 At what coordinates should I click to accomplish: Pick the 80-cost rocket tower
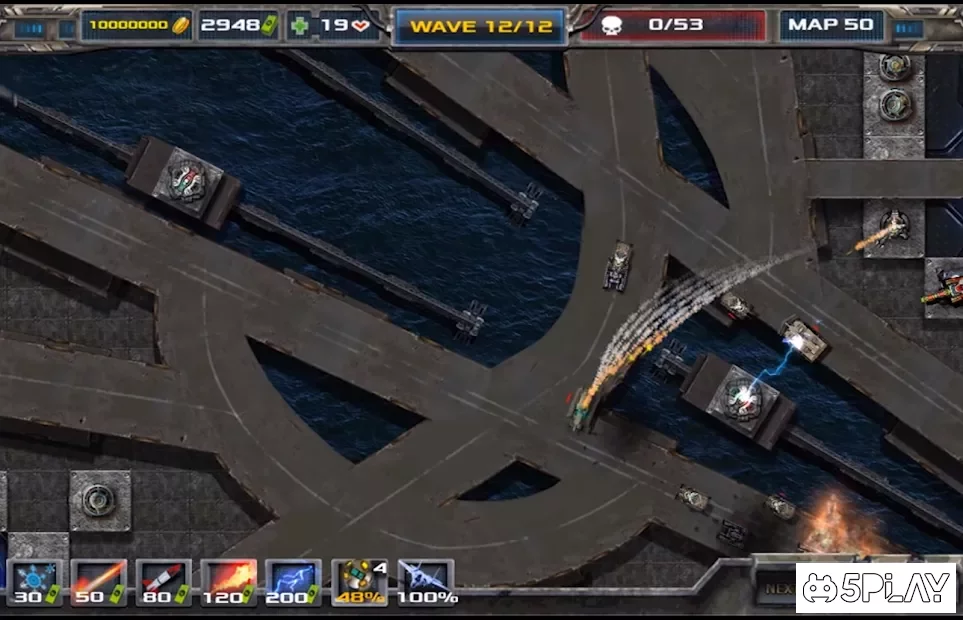[163, 582]
